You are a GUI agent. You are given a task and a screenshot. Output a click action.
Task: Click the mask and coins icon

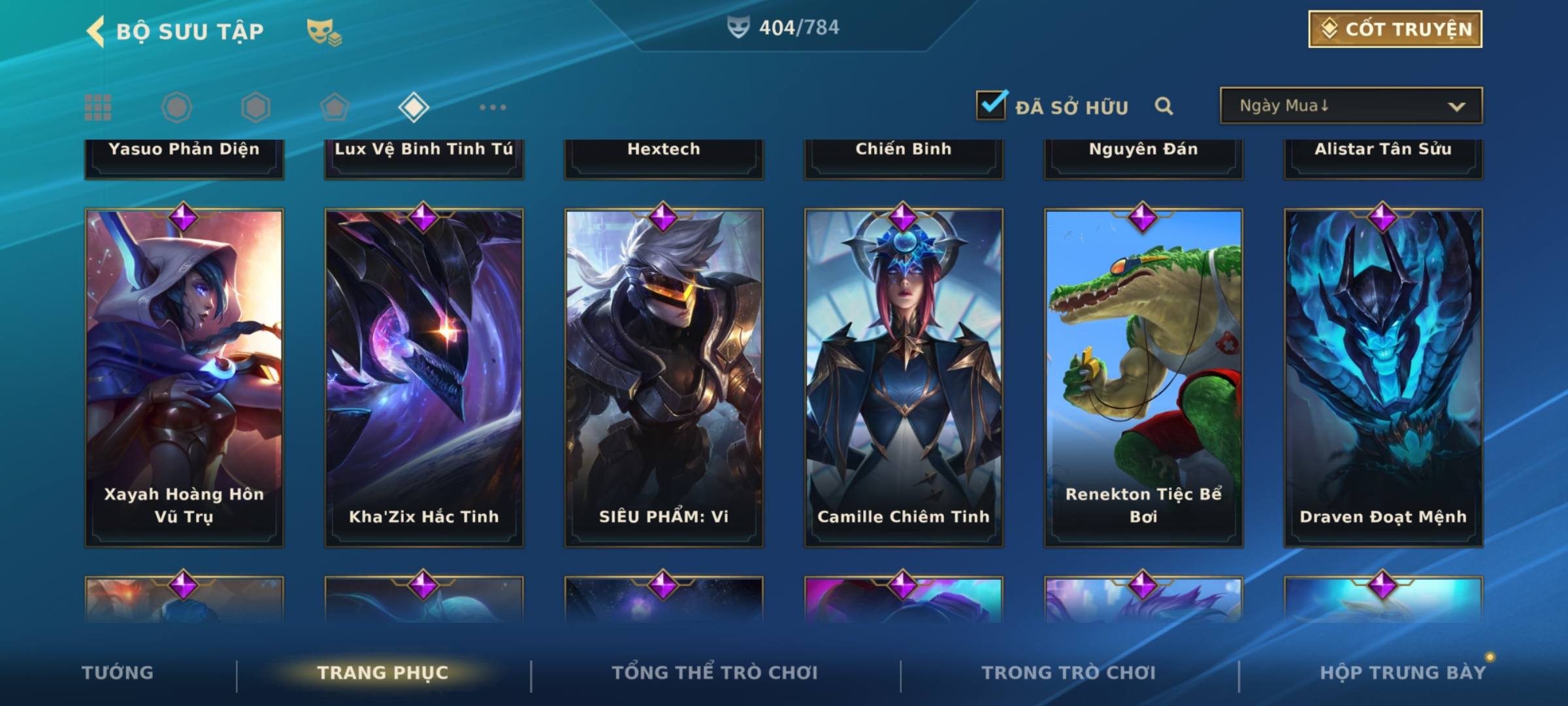324,31
